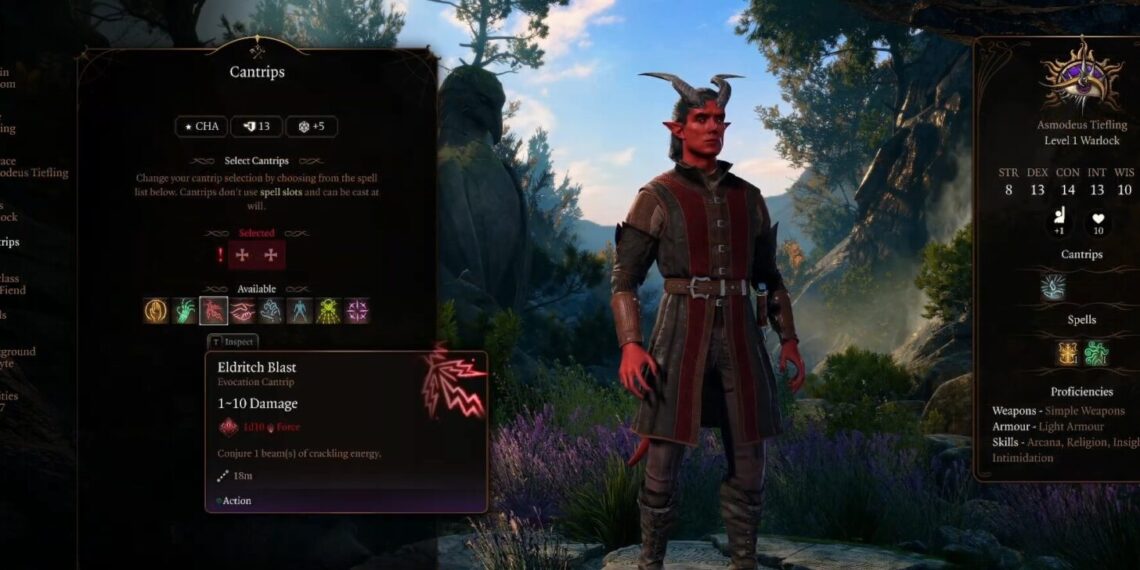Click the thaumaturgy cantrip icon in character summary
This screenshot has width=1140, height=570.
point(1053,287)
